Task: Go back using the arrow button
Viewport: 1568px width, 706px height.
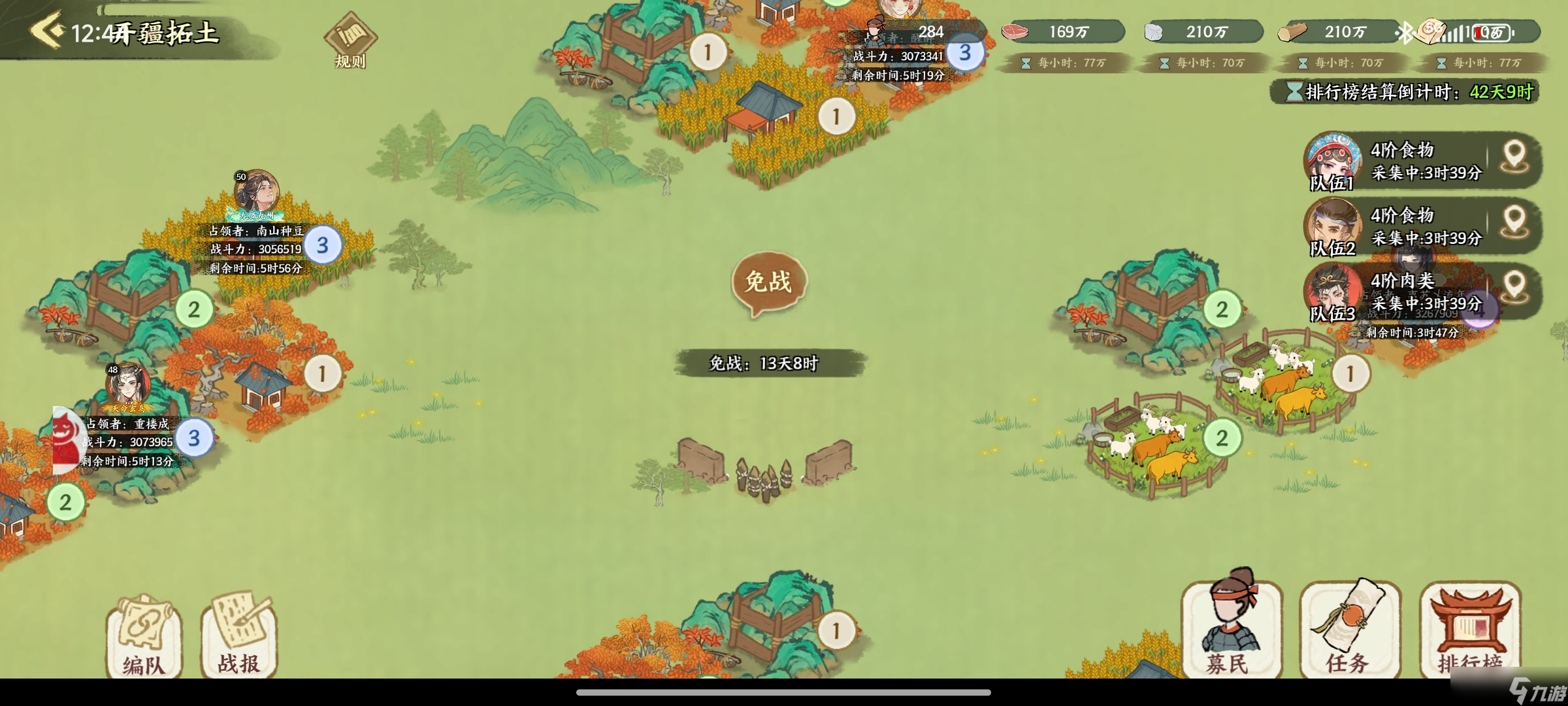Action: (47, 31)
